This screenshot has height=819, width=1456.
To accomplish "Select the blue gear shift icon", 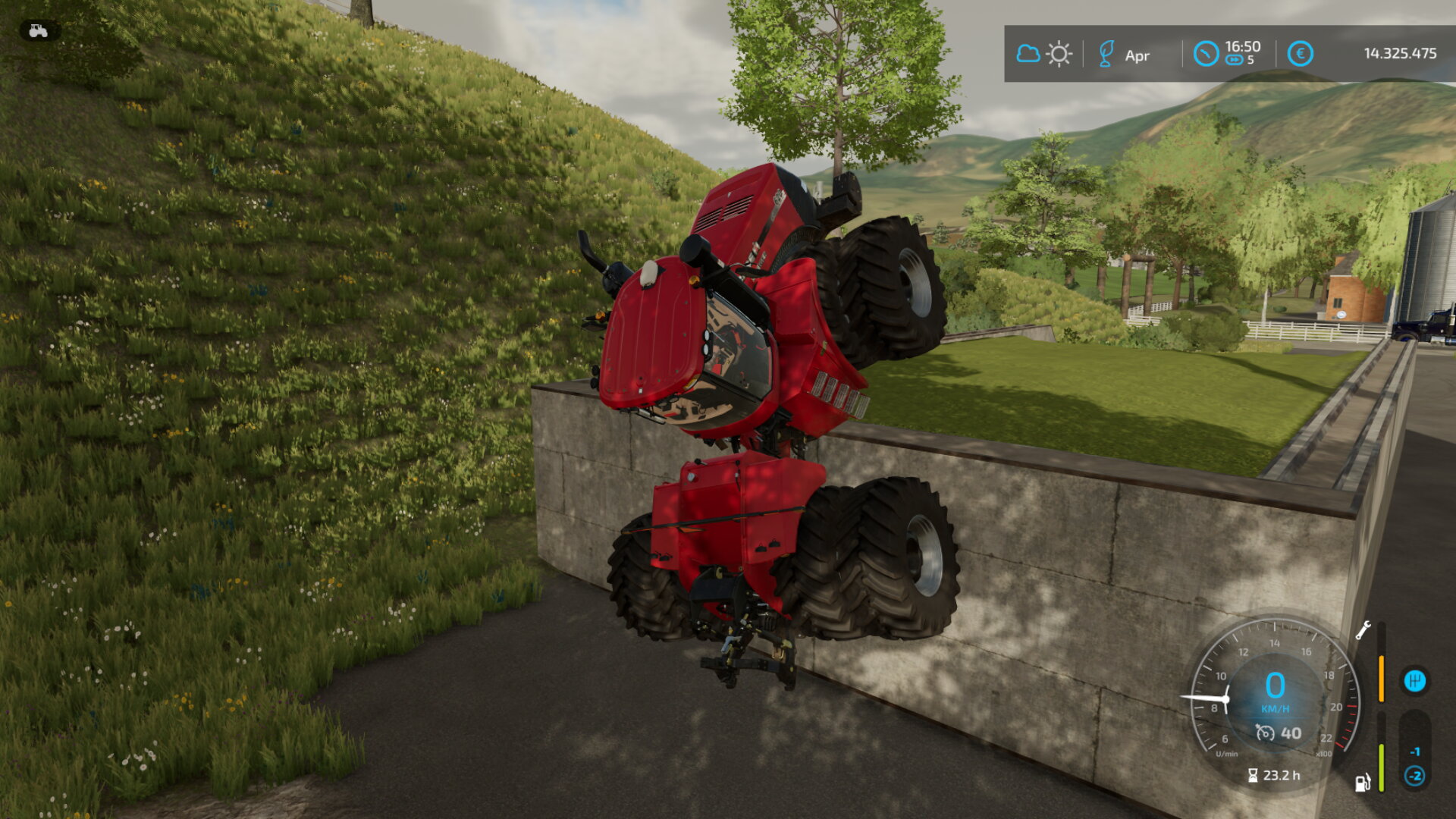I will pos(1414,680).
